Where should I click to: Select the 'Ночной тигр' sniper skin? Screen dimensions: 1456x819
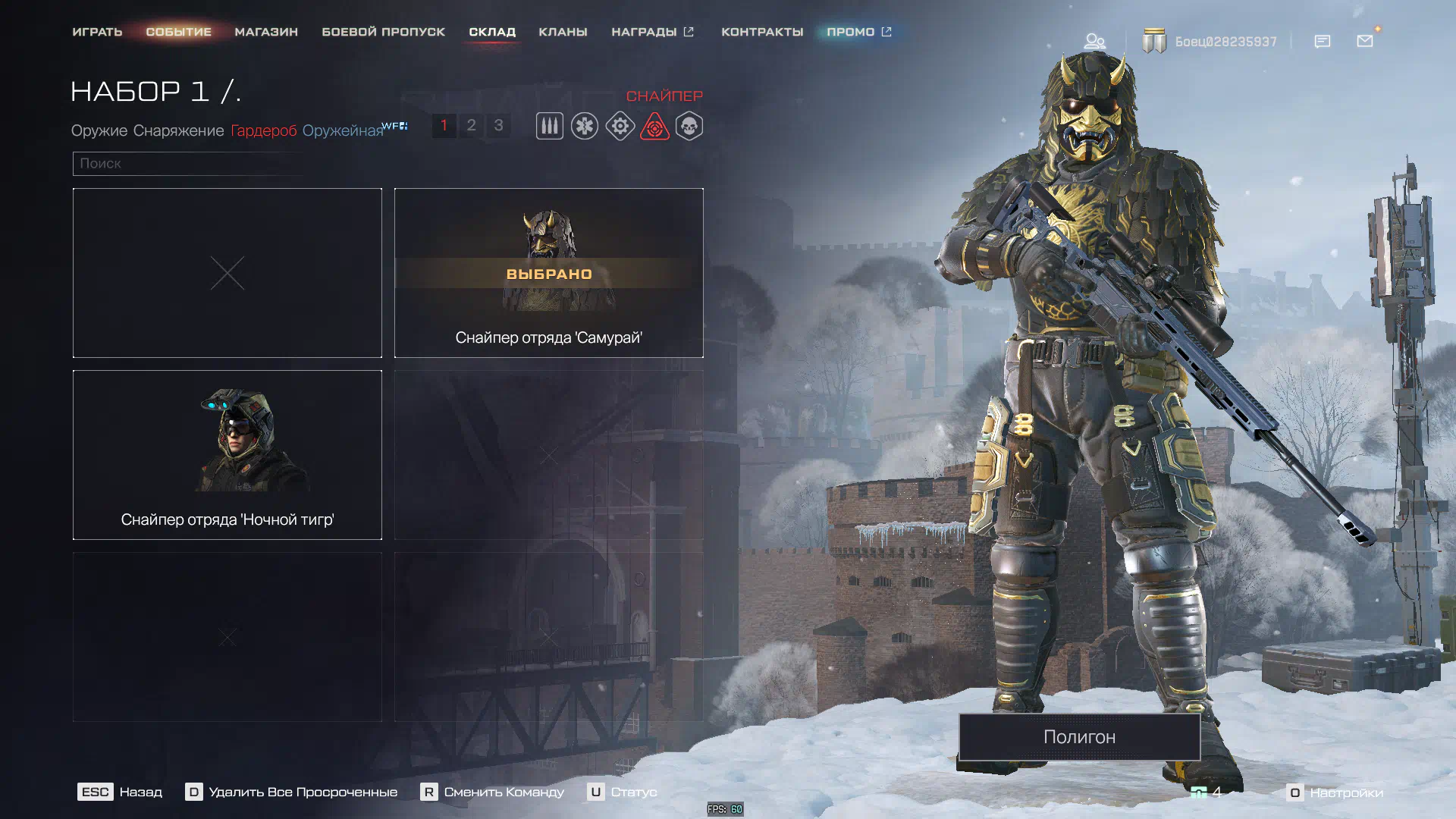(x=227, y=455)
